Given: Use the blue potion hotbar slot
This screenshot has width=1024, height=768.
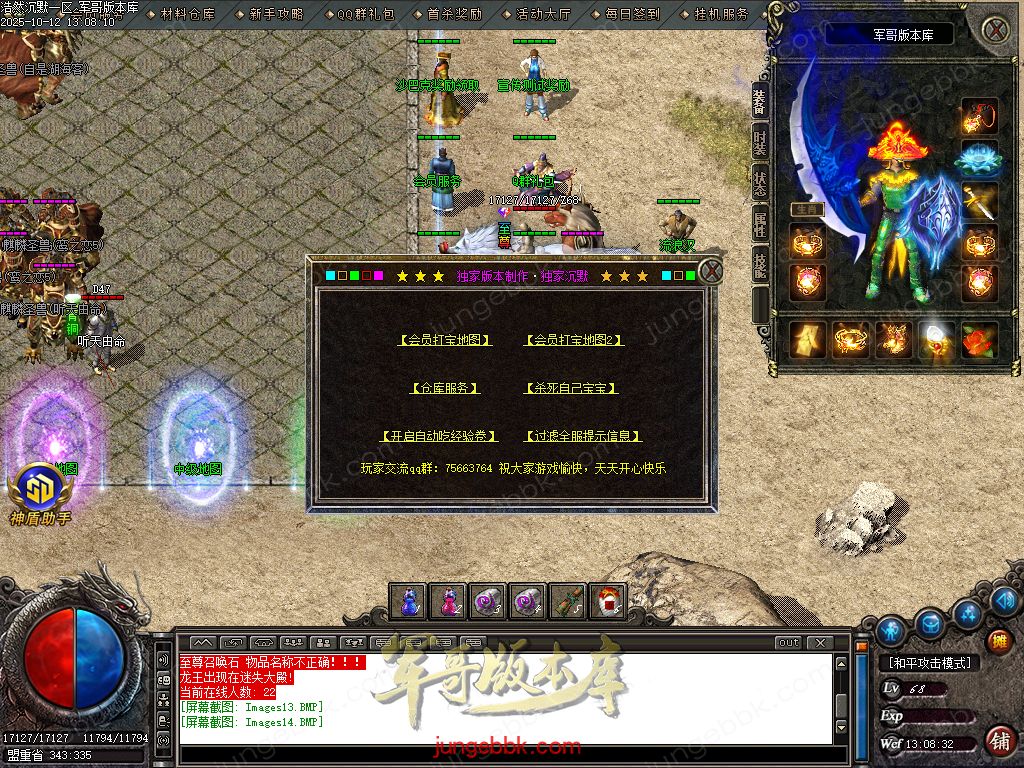Looking at the screenshot, I should click(408, 601).
